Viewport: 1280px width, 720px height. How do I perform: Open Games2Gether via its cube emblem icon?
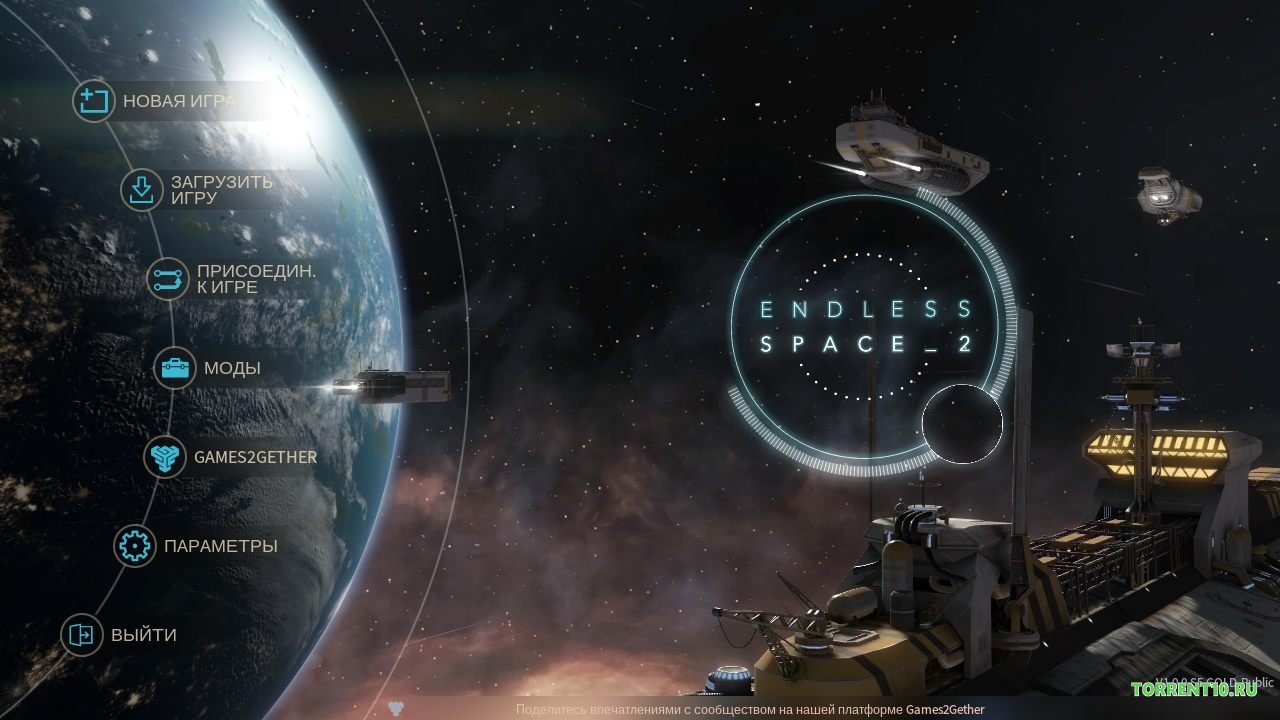[x=166, y=457]
